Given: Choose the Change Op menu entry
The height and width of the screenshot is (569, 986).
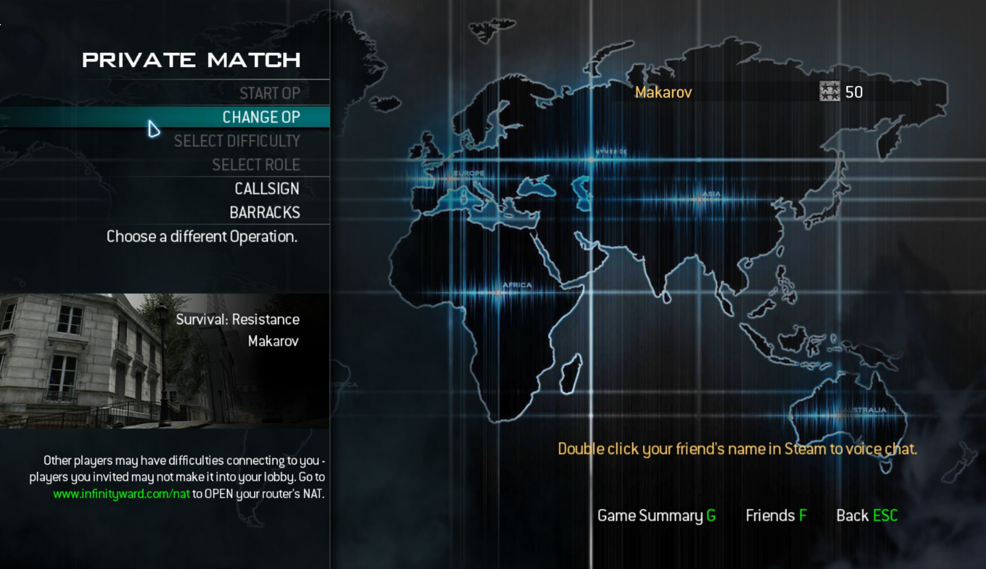Looking at the screenshot, I should tap(260, 117).
